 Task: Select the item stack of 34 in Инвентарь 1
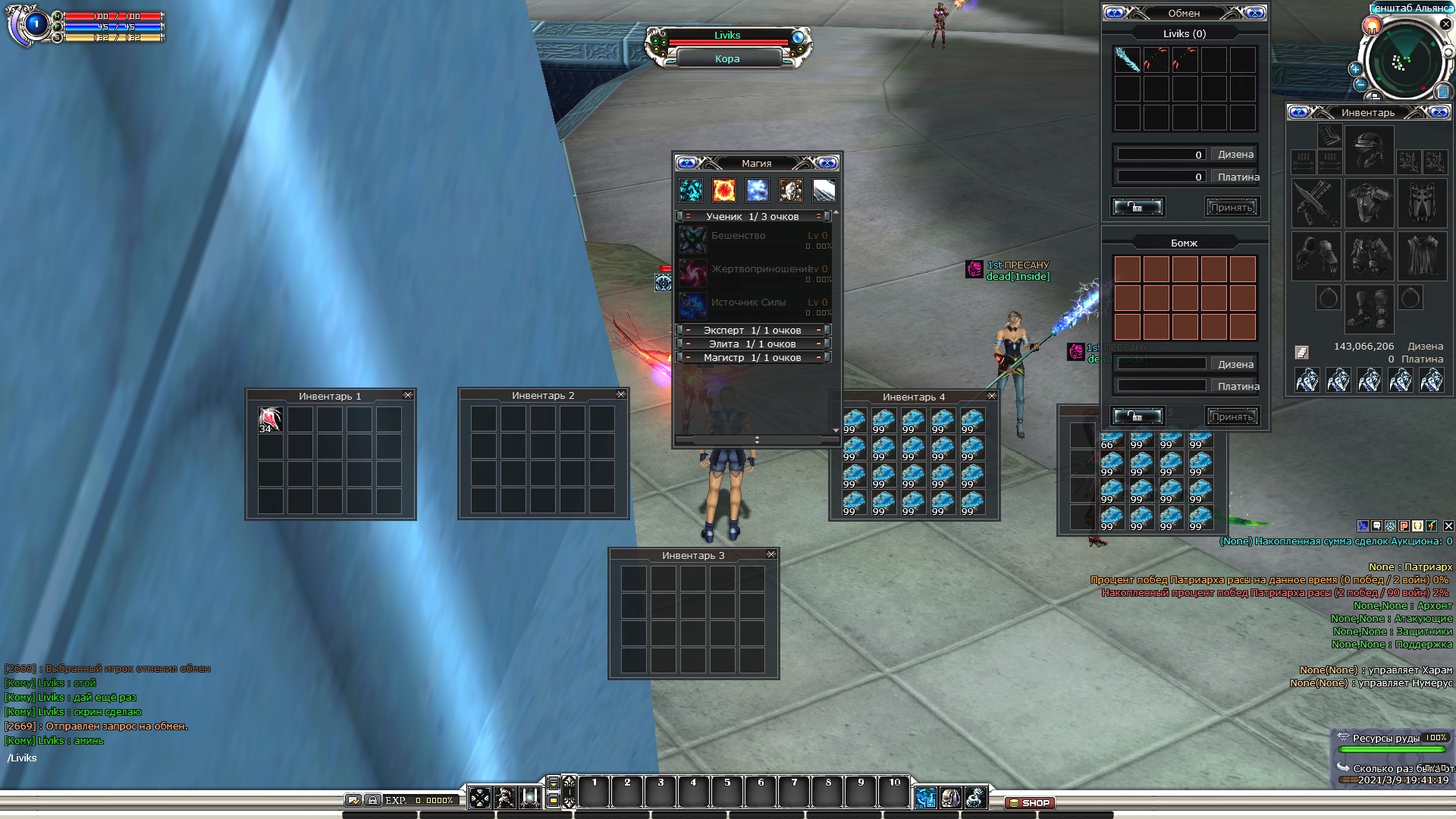tap(270, 419)
